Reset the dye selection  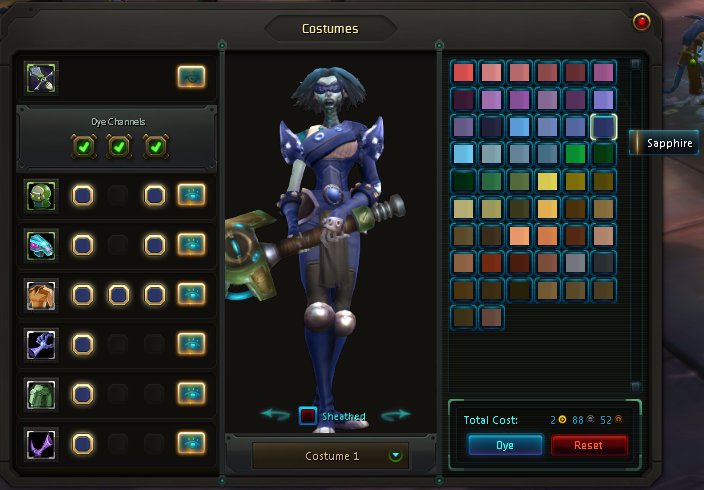click(589, 445)
